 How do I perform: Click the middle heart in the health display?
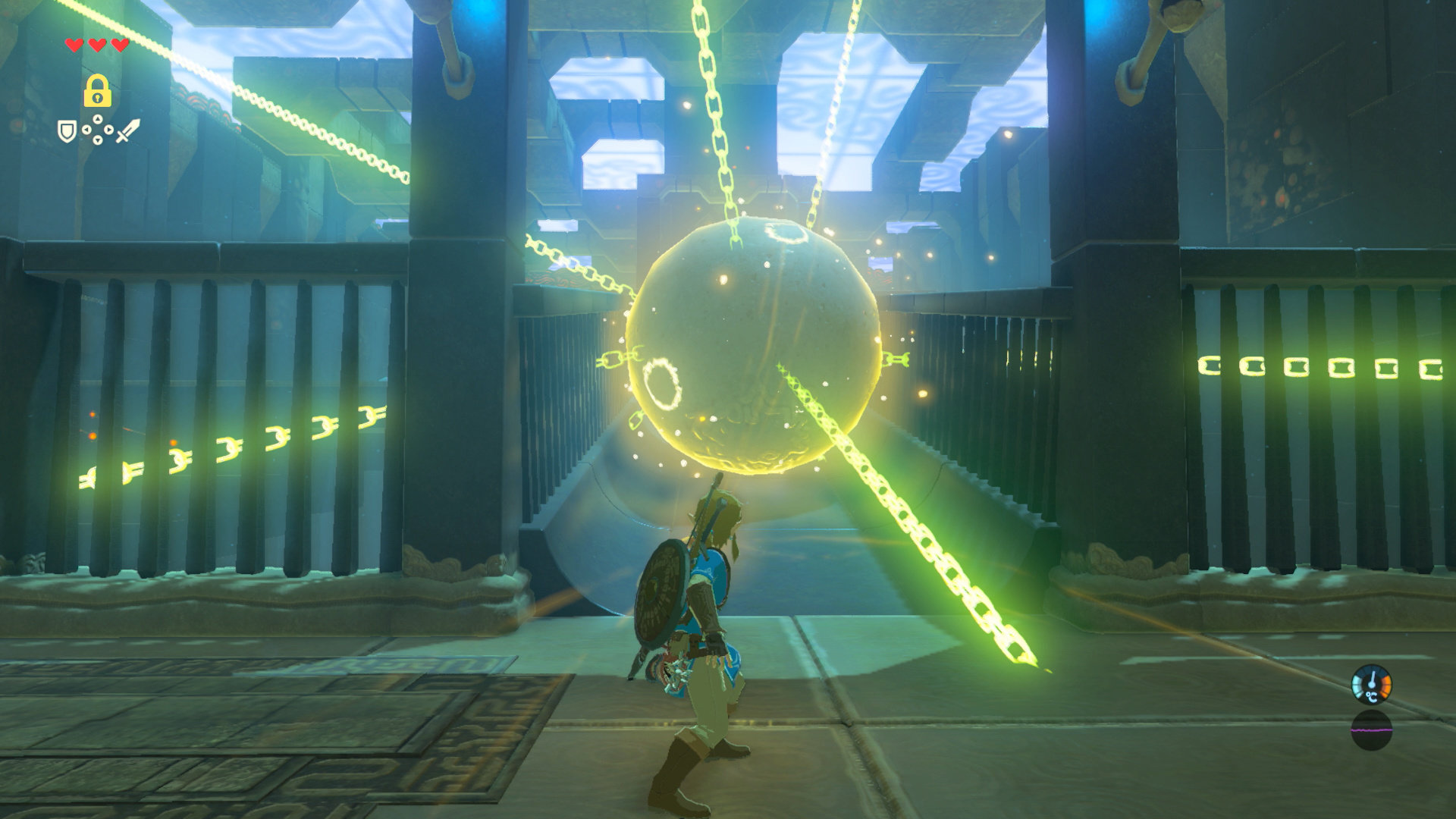coord(96,45)
